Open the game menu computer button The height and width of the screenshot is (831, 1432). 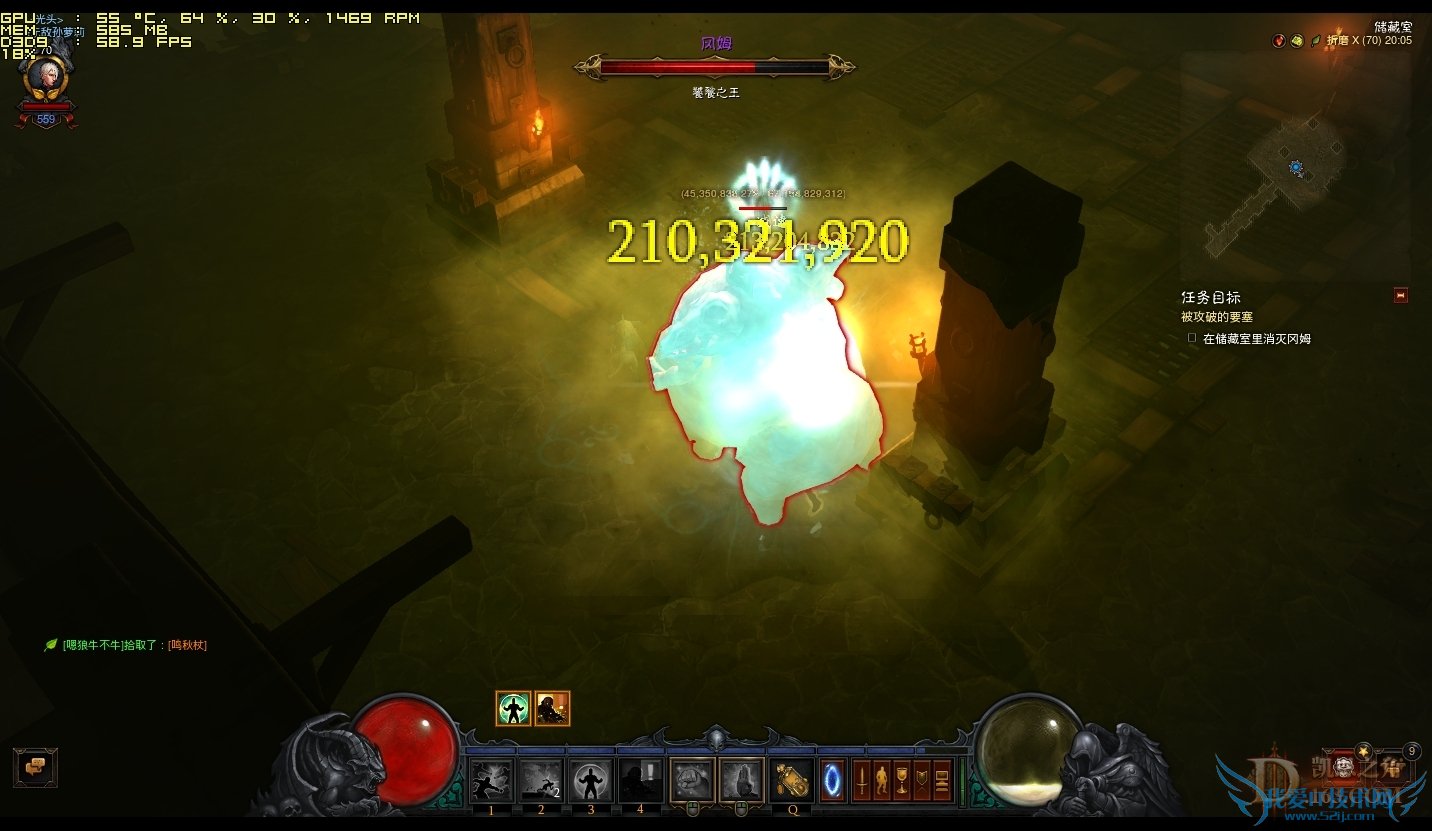coord(941,780)
